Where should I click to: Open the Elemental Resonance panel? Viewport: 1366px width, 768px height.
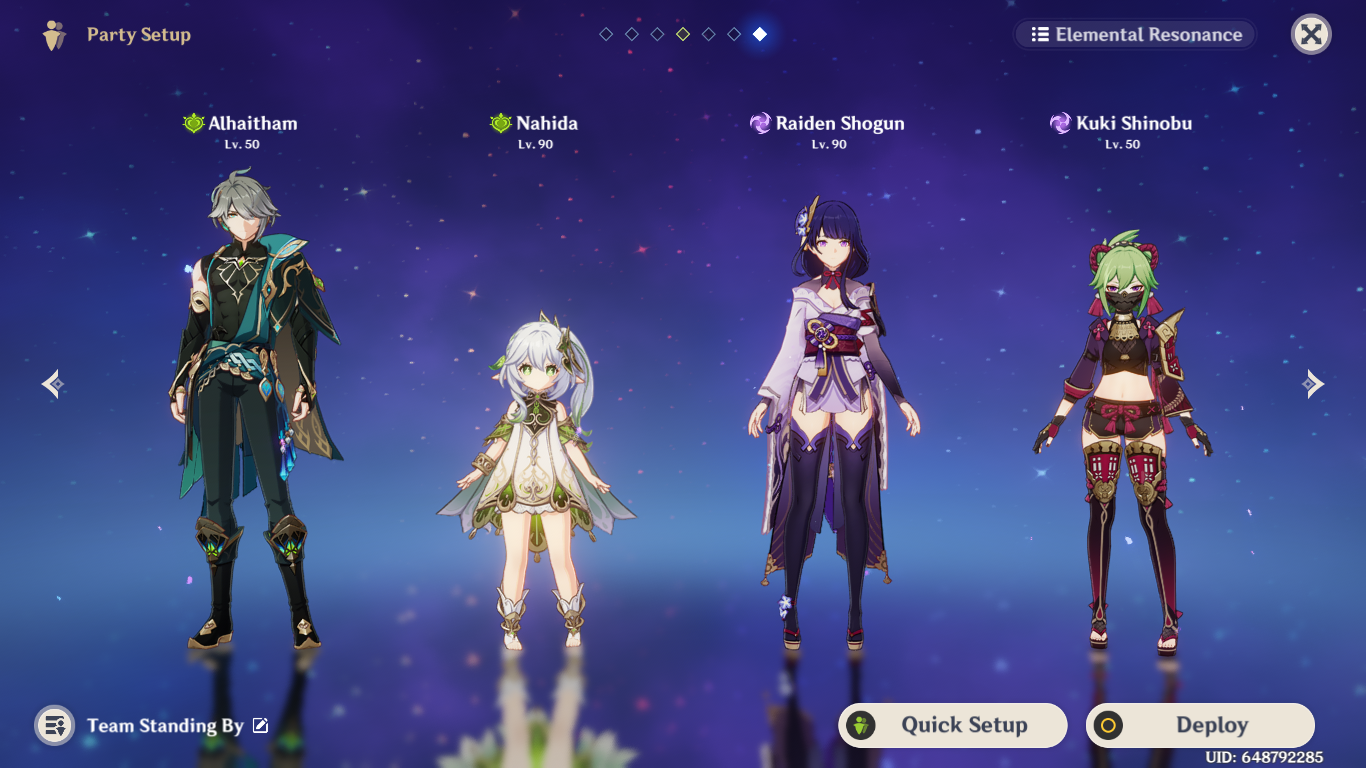coord(1135,35)
